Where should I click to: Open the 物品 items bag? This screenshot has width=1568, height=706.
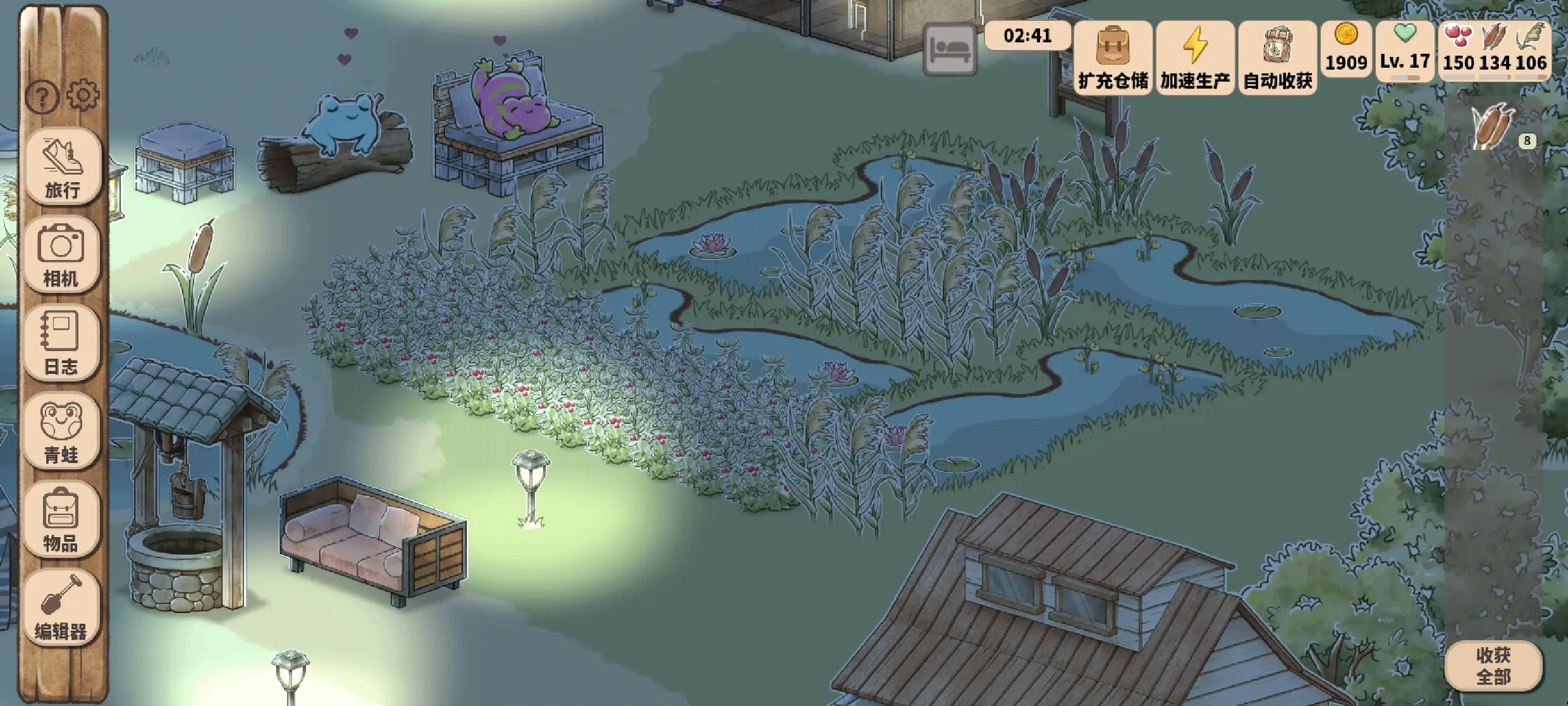[x=61, y=519]
